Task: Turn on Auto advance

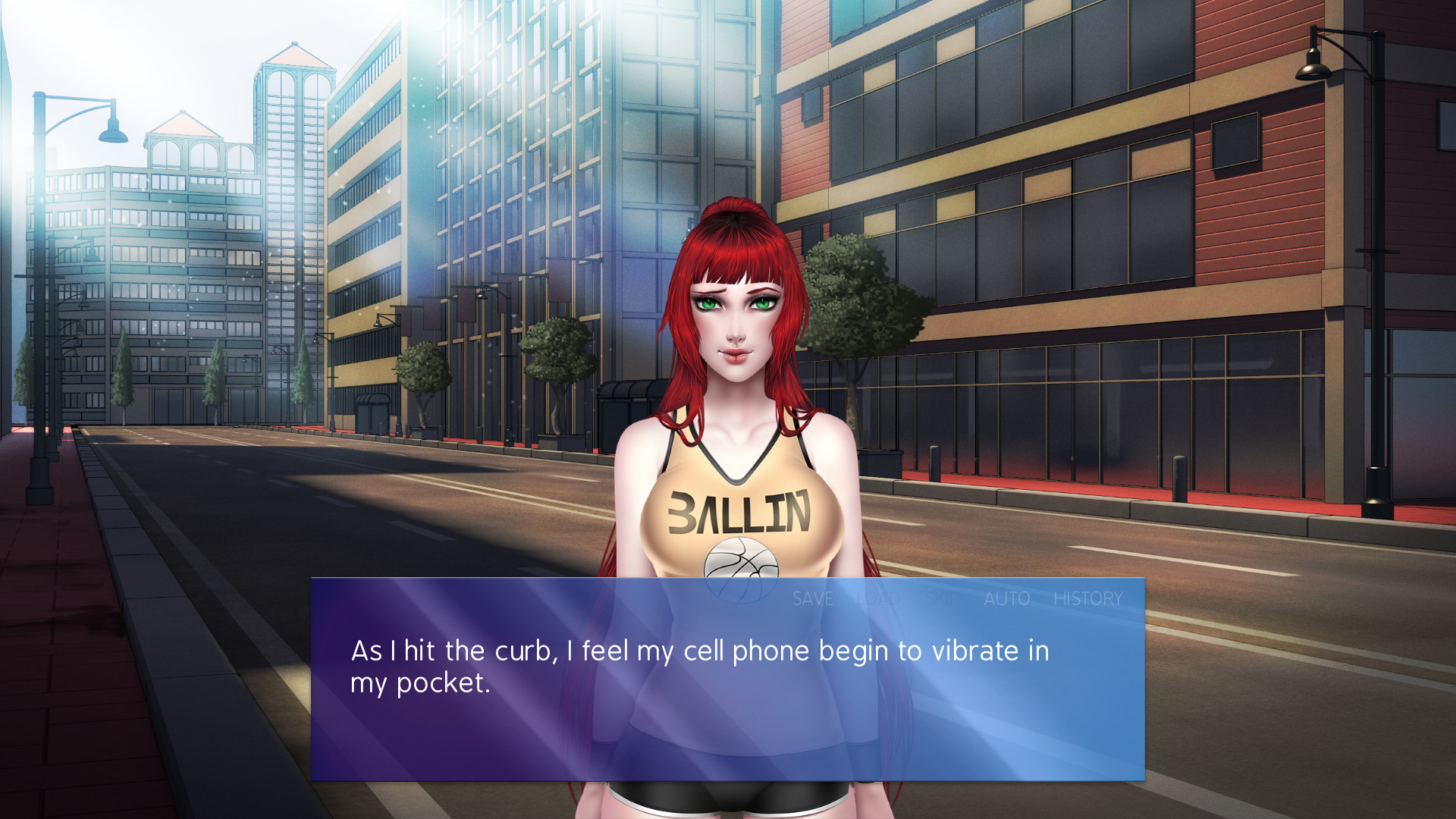Action: click(x=1006, y=599)
